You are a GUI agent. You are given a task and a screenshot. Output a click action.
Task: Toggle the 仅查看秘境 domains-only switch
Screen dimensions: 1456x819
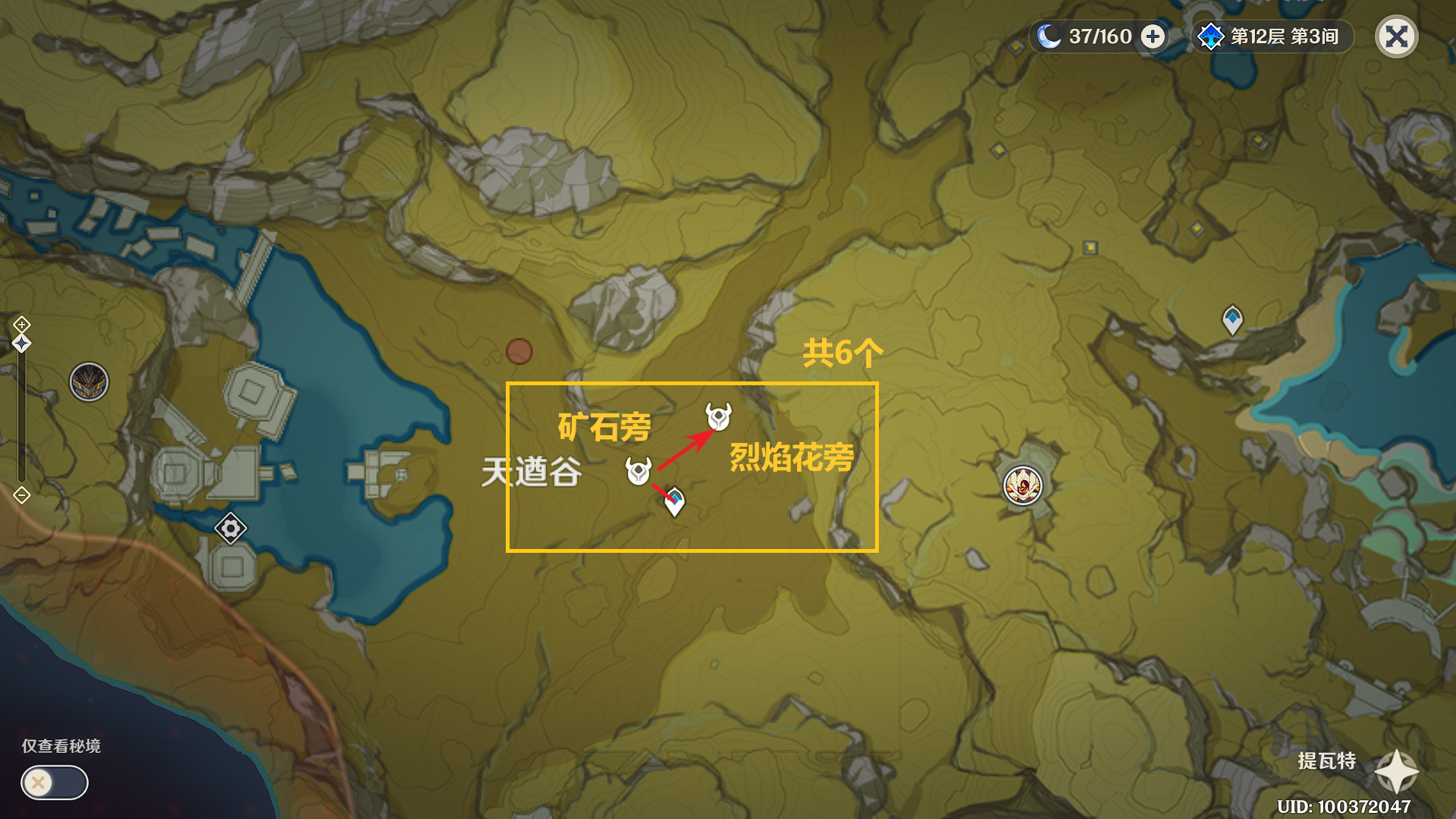click(x=54, y=782)
